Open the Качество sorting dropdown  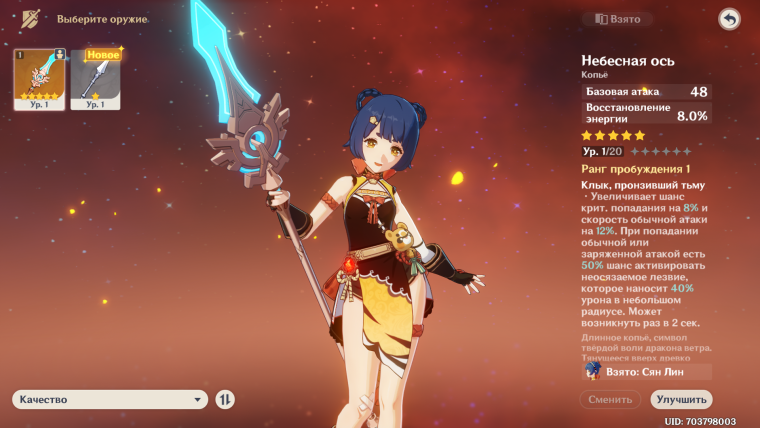click(110, 399)
